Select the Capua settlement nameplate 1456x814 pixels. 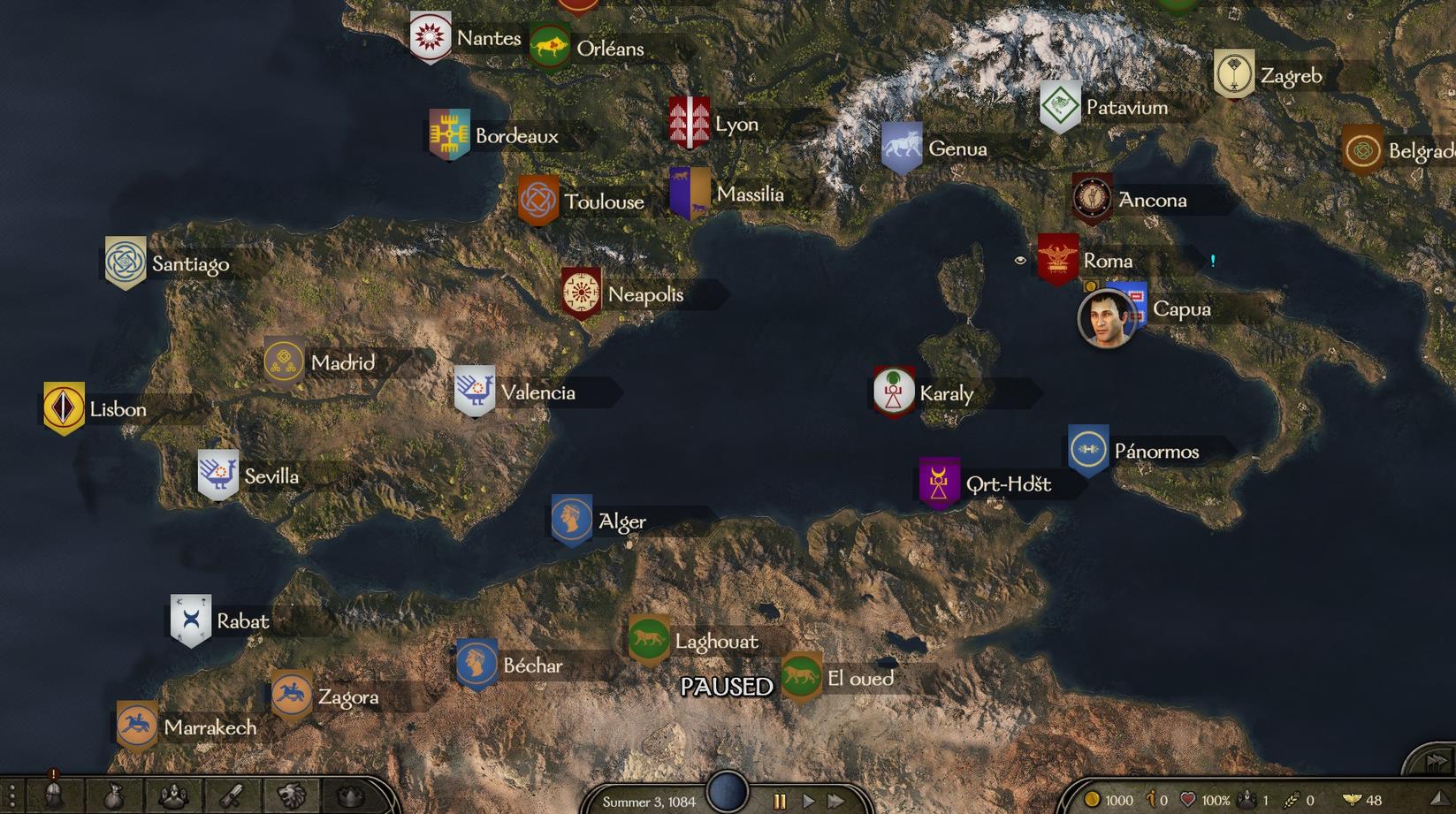pos(1181,309)
